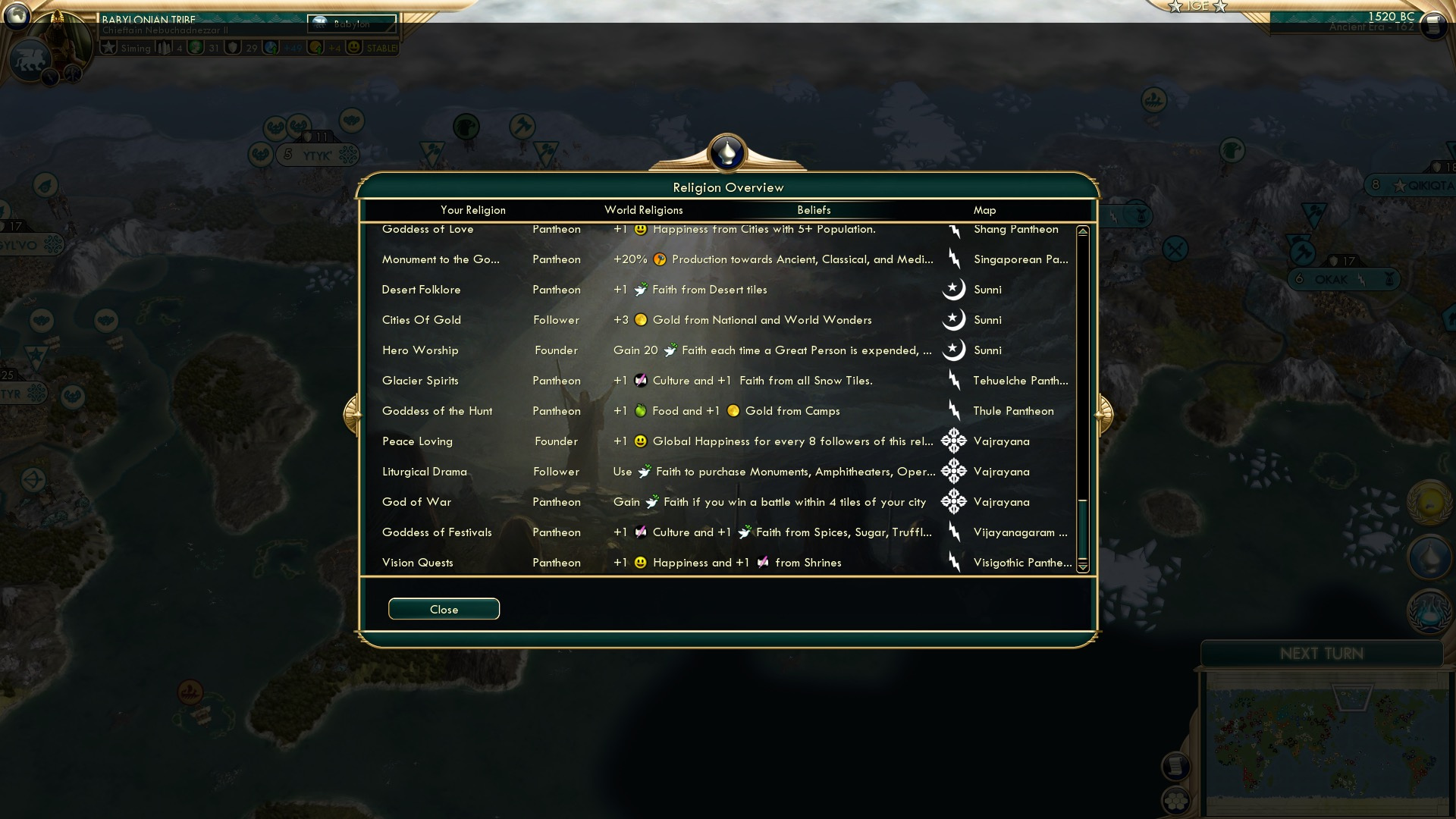Click the Sunni crescent icon beside Desert Folklore
This screenshot has width=1456, height=819.
(x=953, y=290)
